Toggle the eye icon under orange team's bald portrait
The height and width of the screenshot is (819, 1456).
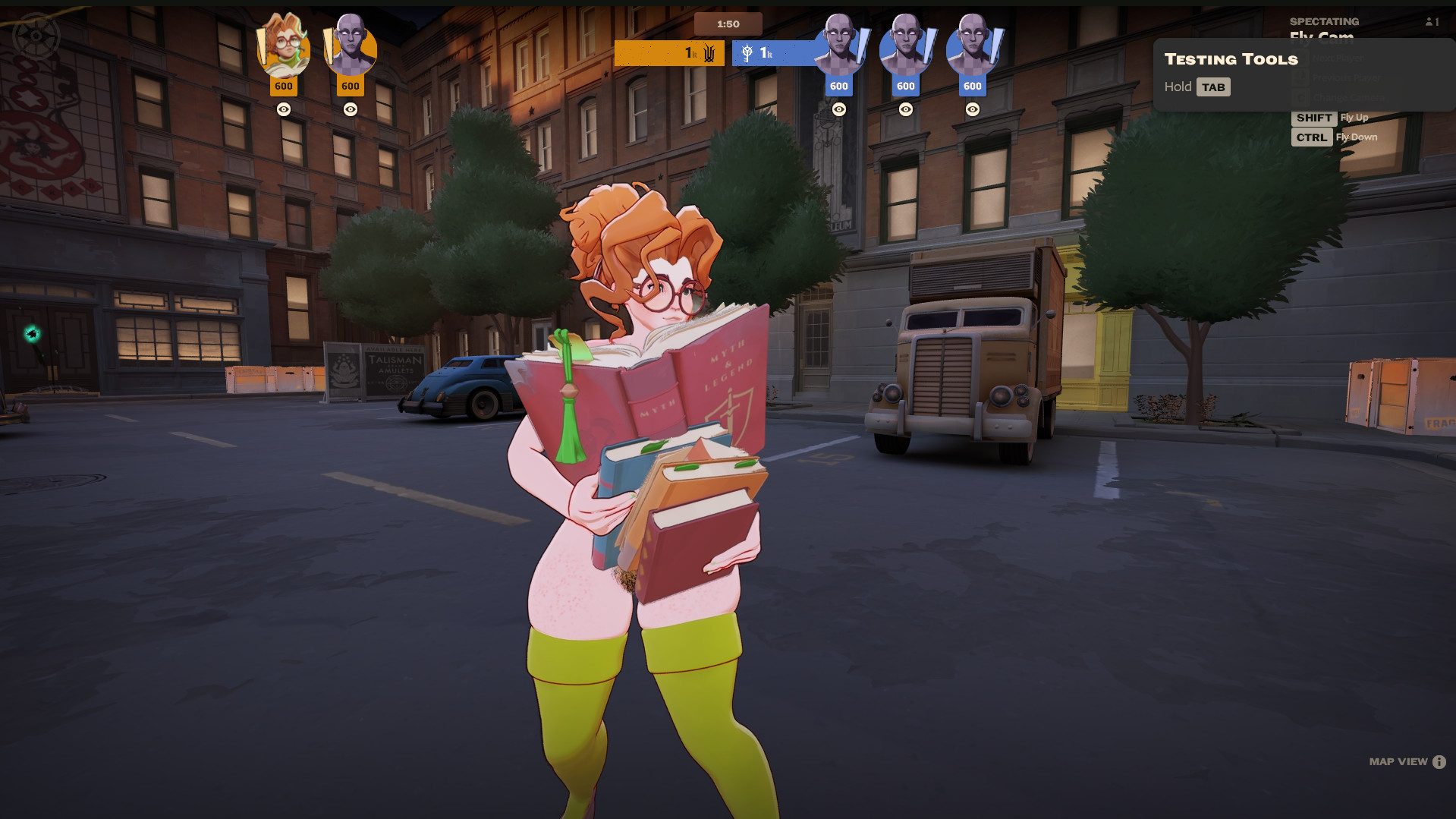351,109
